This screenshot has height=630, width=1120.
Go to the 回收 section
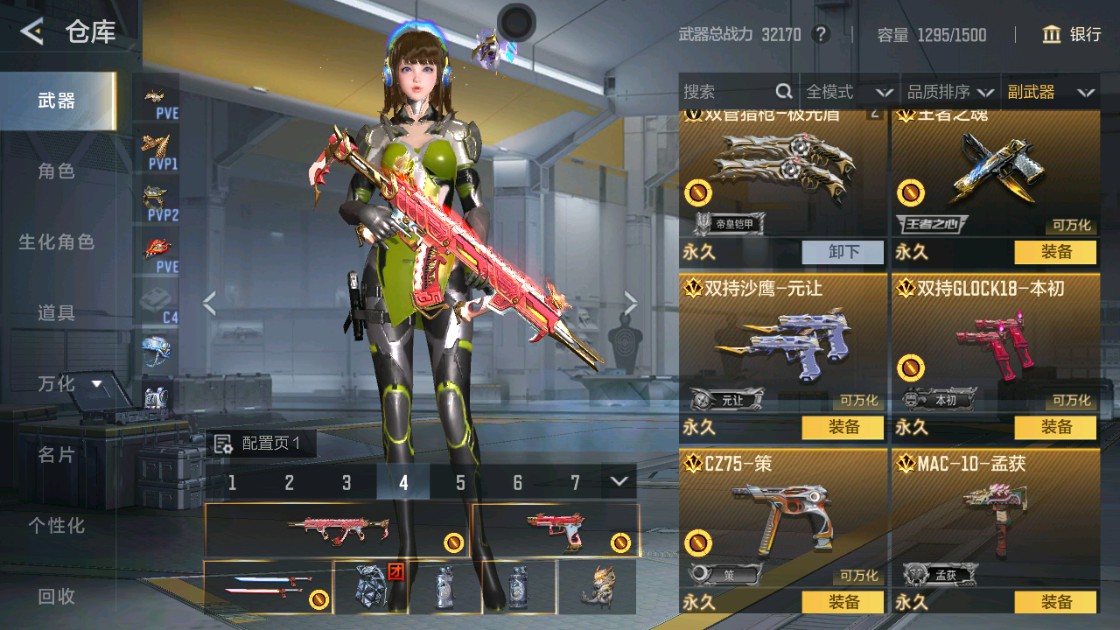[x=56, y=596]
